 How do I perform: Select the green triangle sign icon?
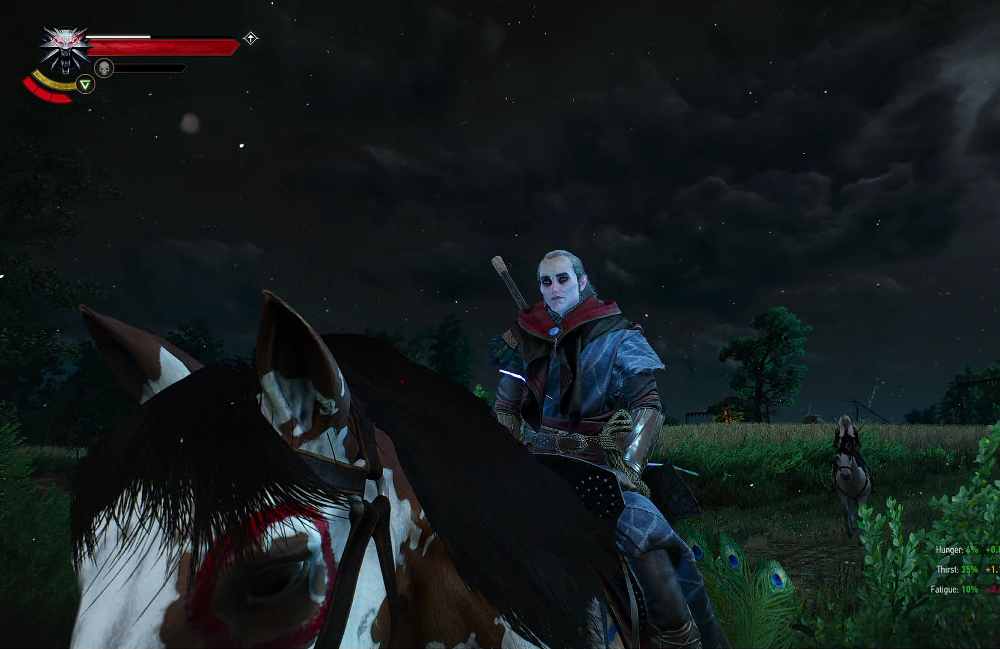point(86,85)
